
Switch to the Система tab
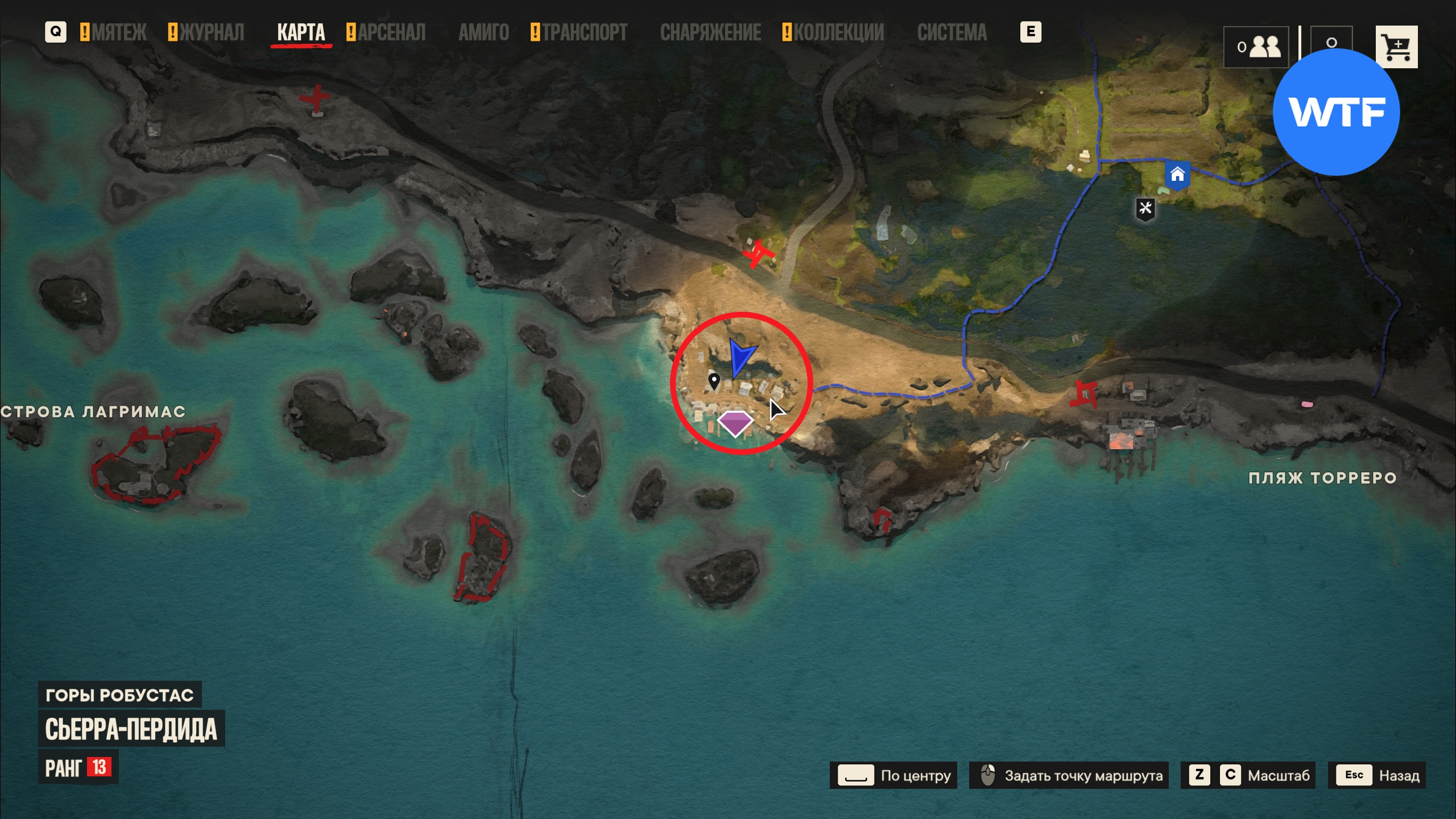click(952, 32)
